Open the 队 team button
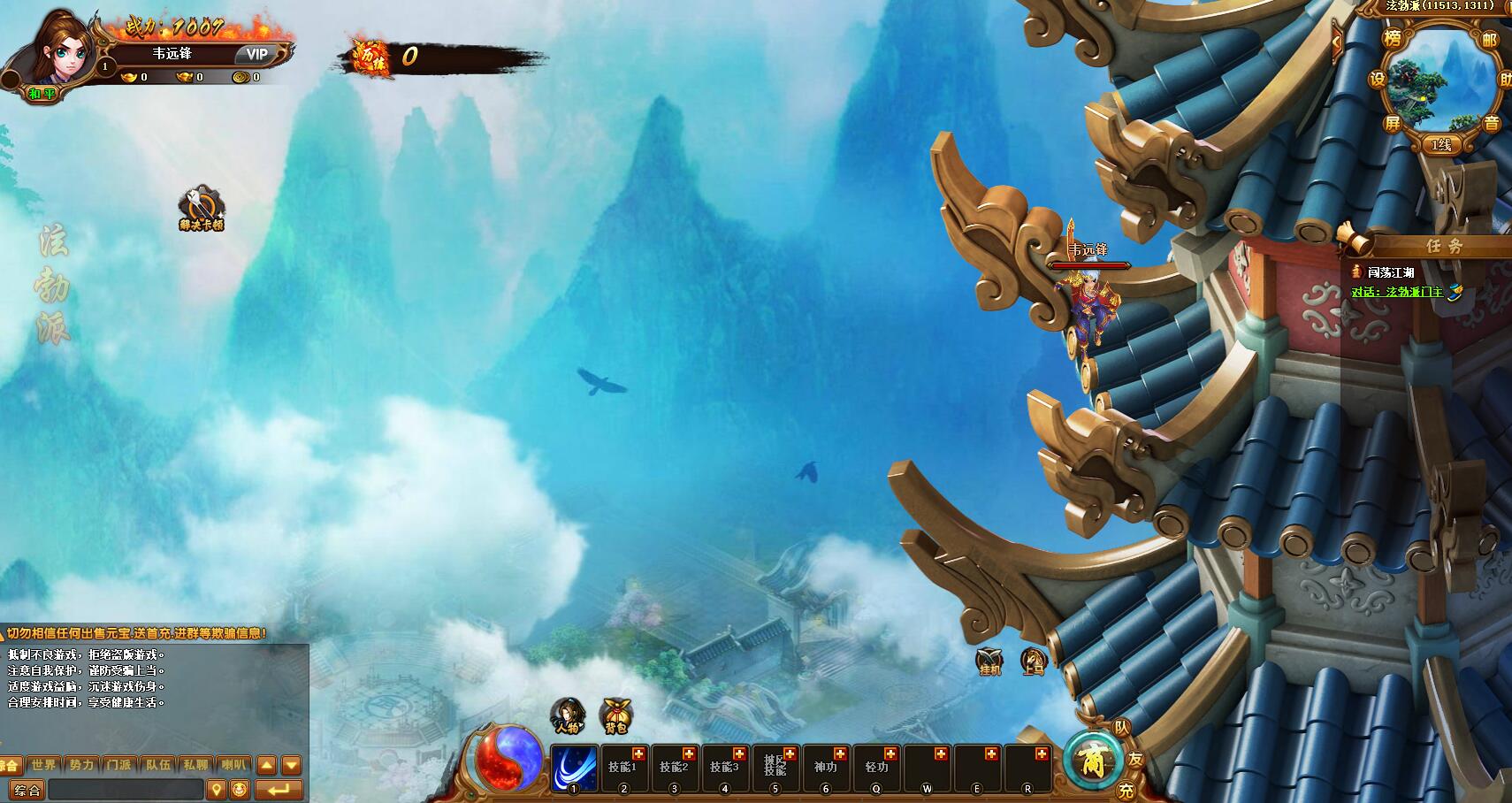This screenshot has height=803, width=1512. tap(1121, 728)
